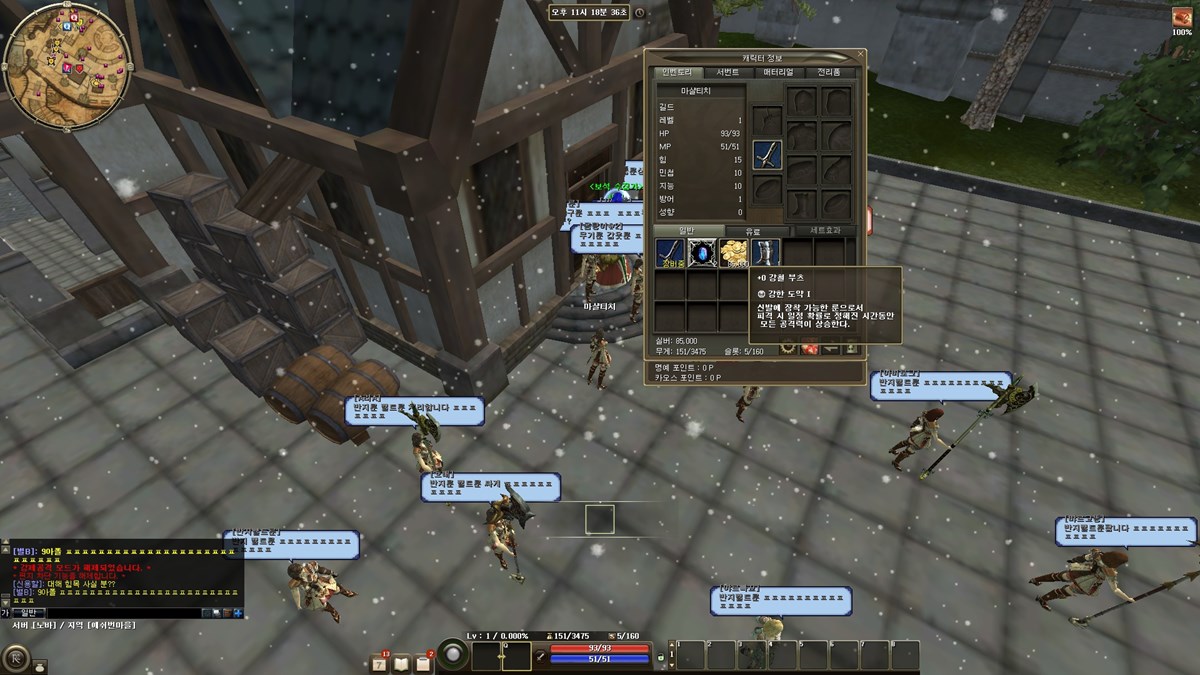
Task: Close the character info window
Action: (861, 55)
